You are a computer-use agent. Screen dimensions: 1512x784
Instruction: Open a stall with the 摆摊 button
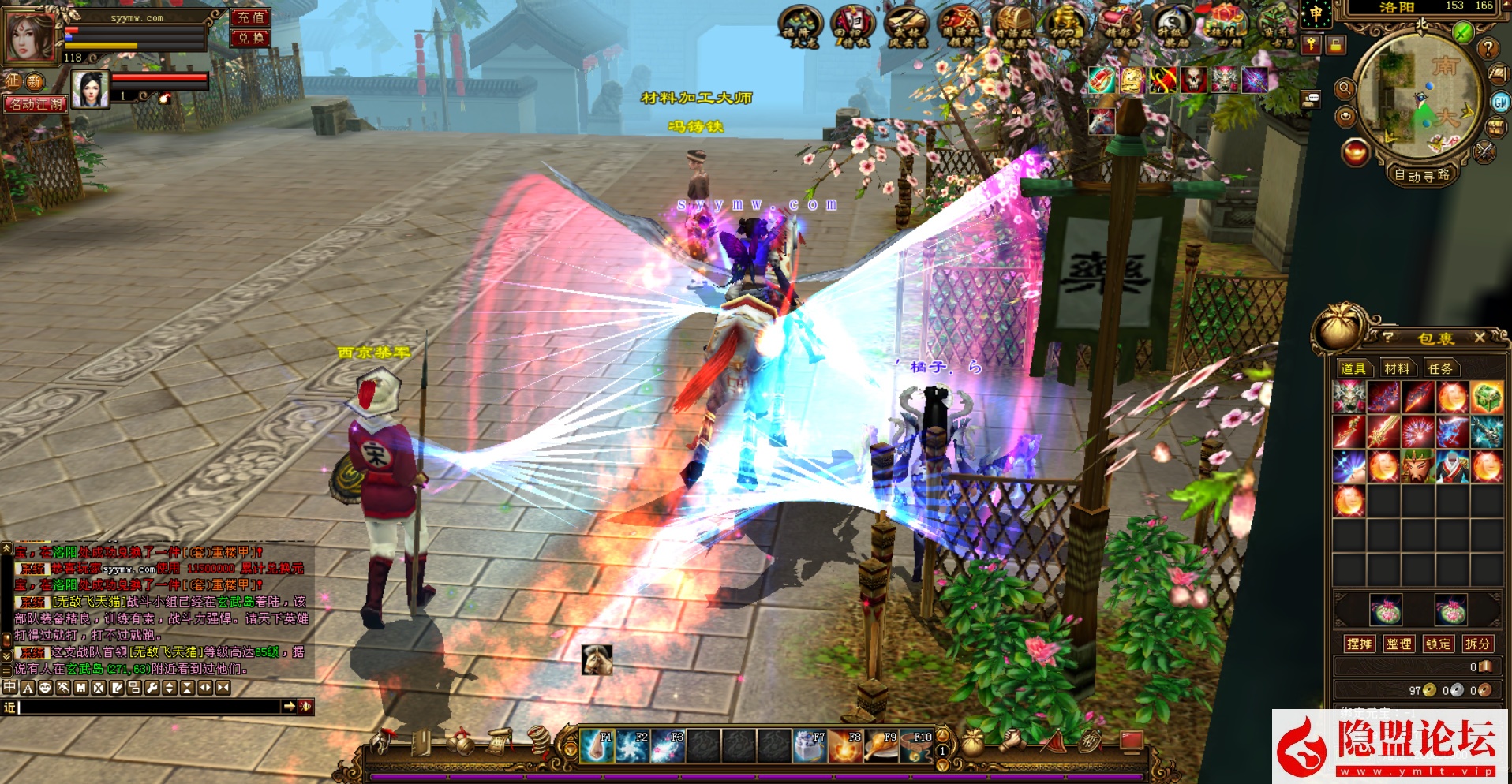1359,644
